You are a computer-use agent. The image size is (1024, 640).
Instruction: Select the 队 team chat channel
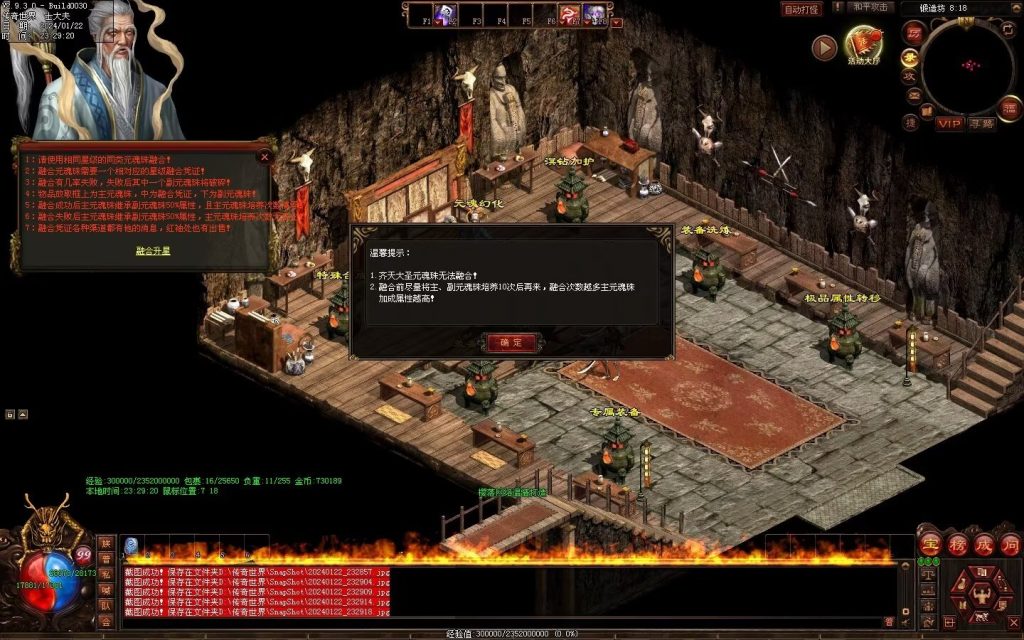[105, 604]
